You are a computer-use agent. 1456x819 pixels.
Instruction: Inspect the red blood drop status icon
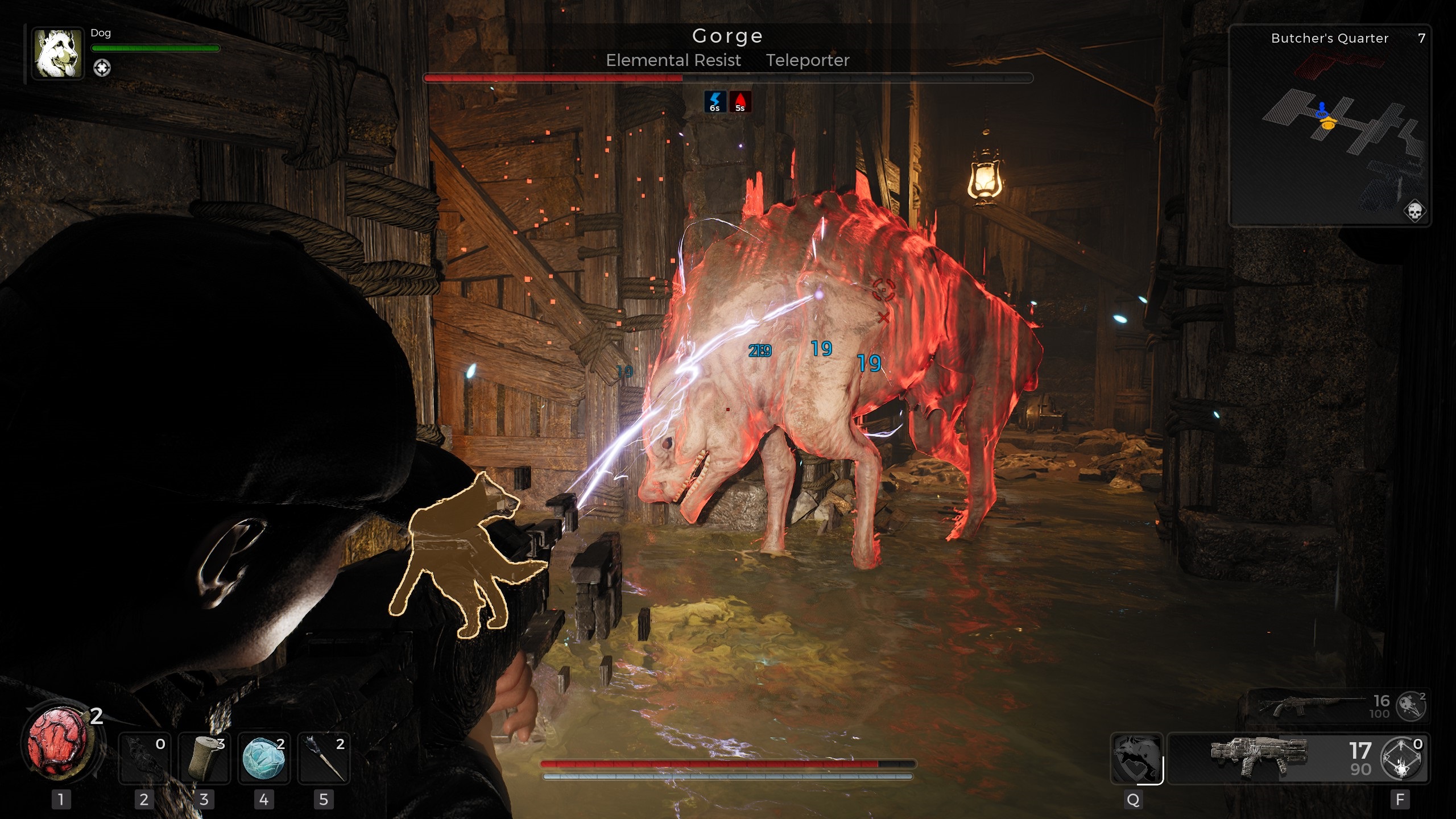(740, 102)
